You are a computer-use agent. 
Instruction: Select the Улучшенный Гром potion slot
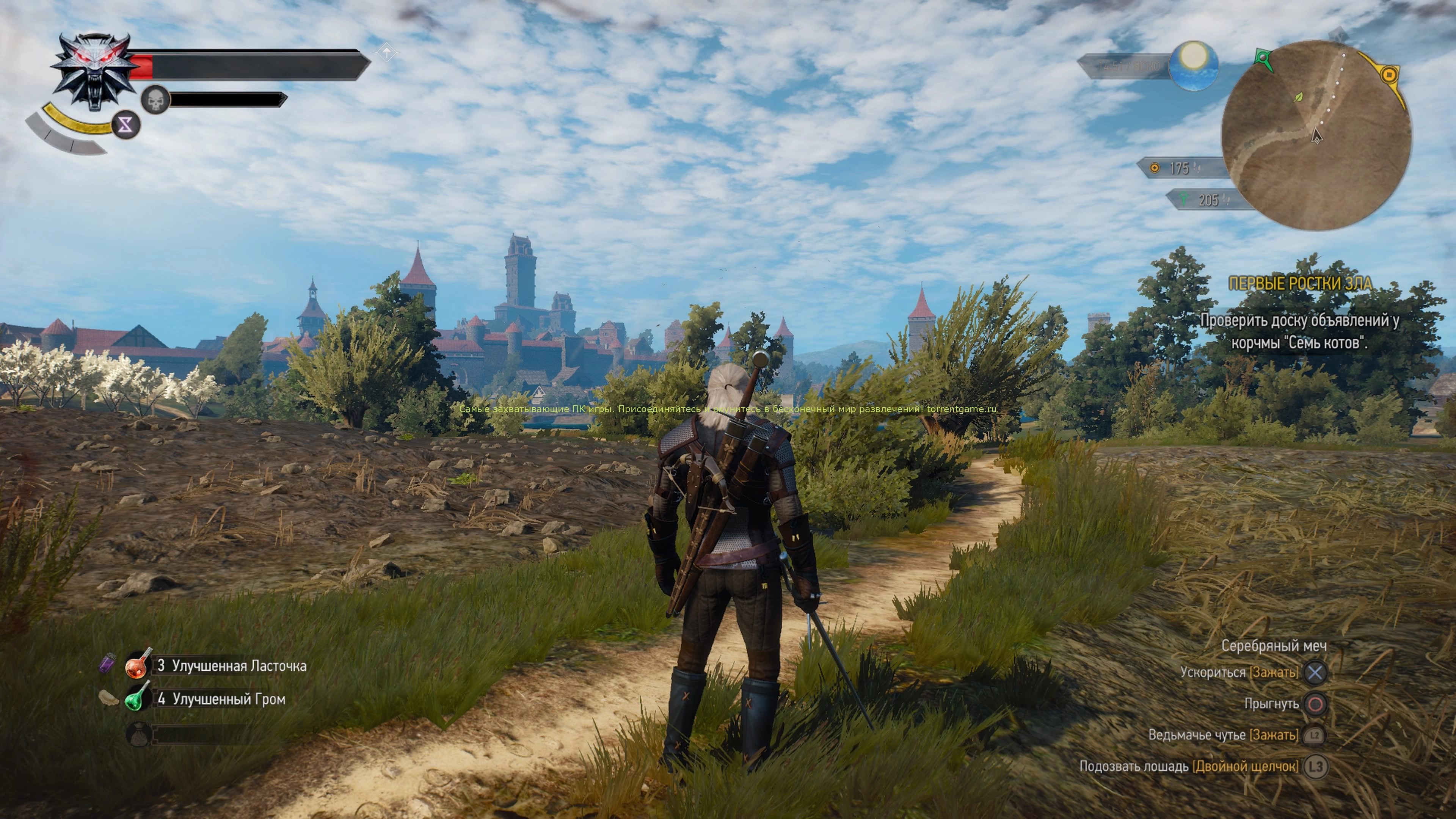tap(139, 698)
